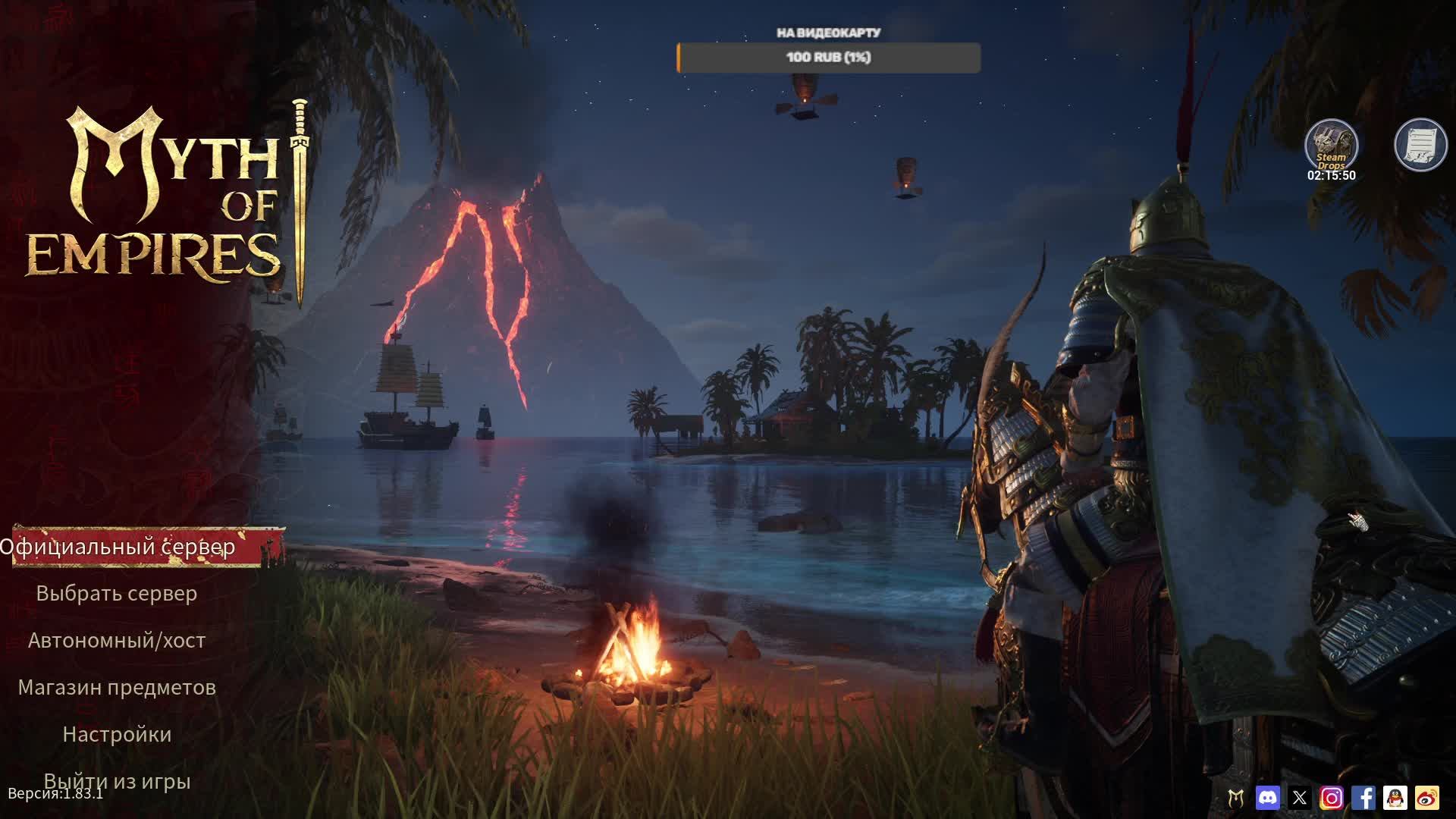Image resolution: width=1456 pixels, height=819 pixels.
Task: Click the НА ВИДЕОКАРТУ donation goal bar
Action: [x=828, y=58]
